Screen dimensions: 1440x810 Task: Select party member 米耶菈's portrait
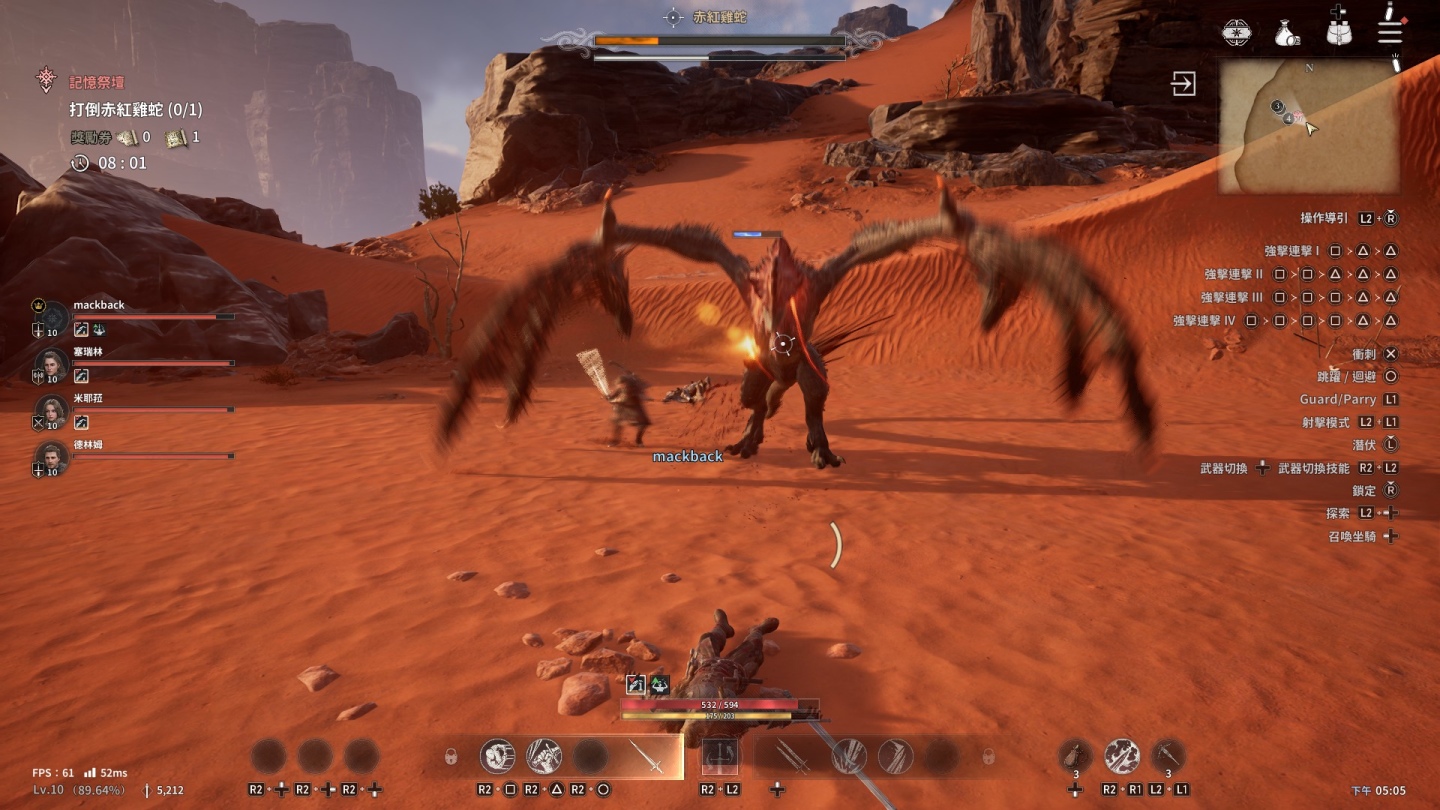[x=52, y=410]
